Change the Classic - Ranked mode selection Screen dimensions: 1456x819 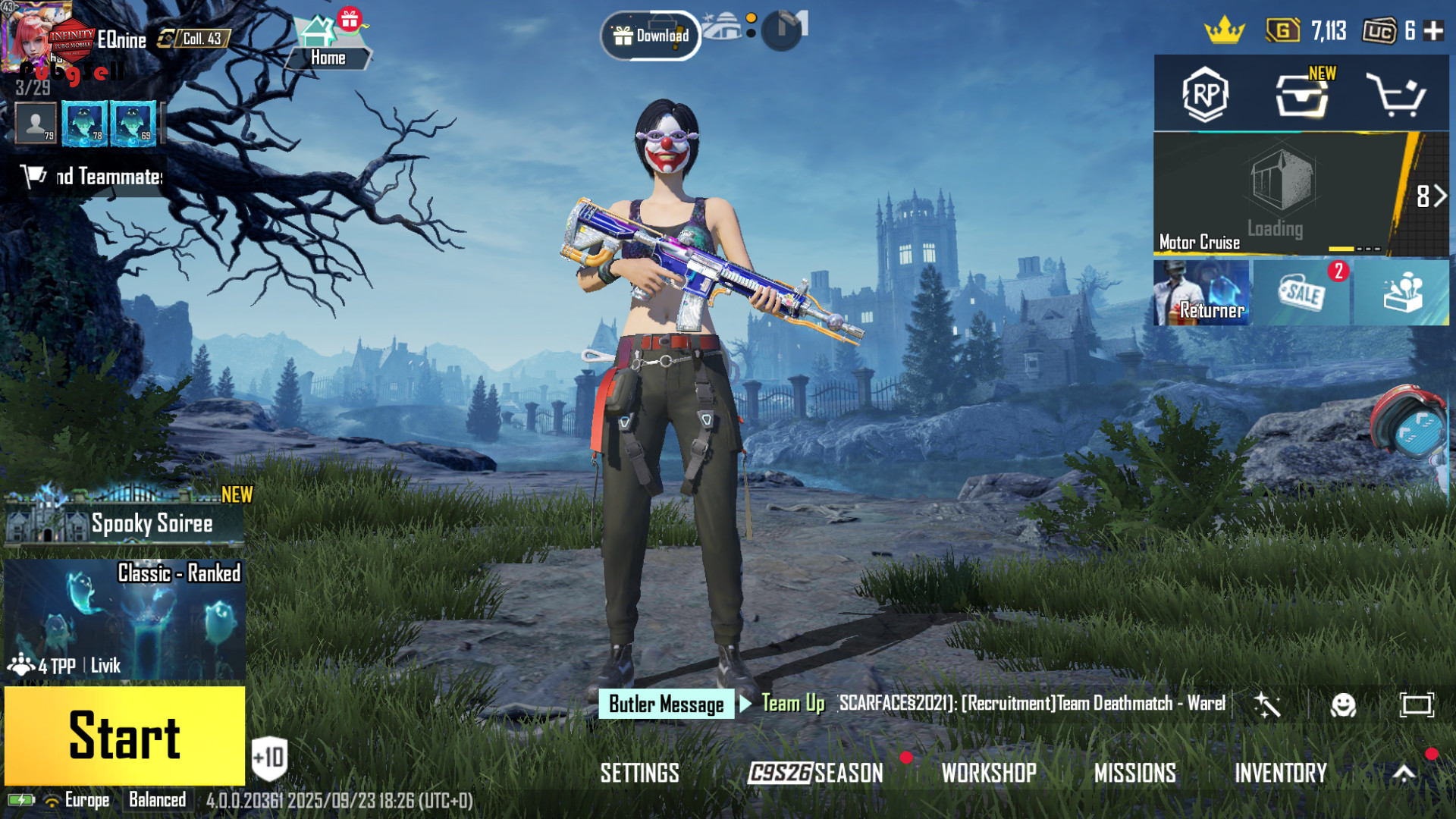[x=124, y=620]
